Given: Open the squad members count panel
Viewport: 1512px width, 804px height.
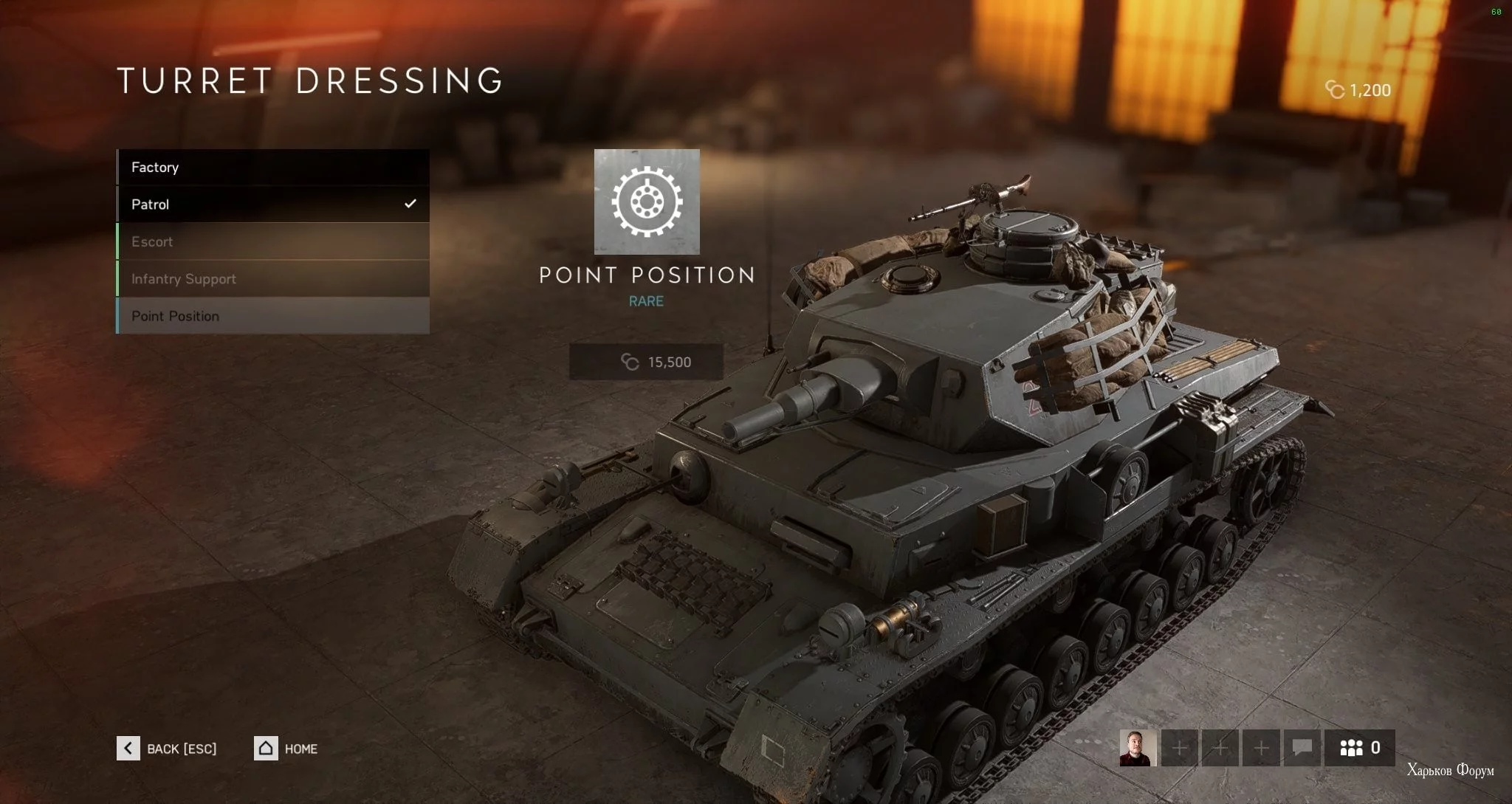Looking at the screenshot, I should (1359, 748).
